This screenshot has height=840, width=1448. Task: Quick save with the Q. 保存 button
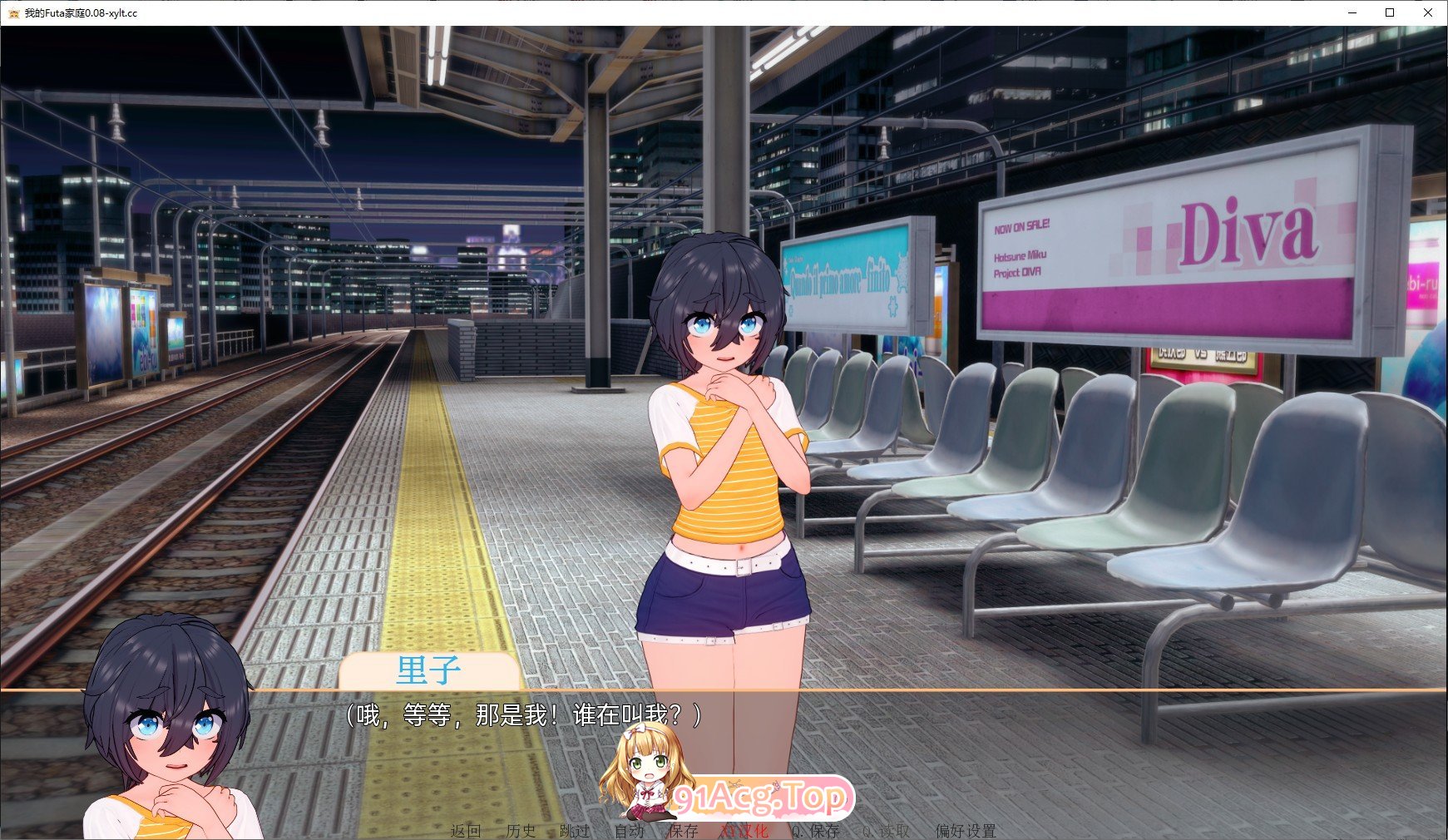[x=815, y=831]
